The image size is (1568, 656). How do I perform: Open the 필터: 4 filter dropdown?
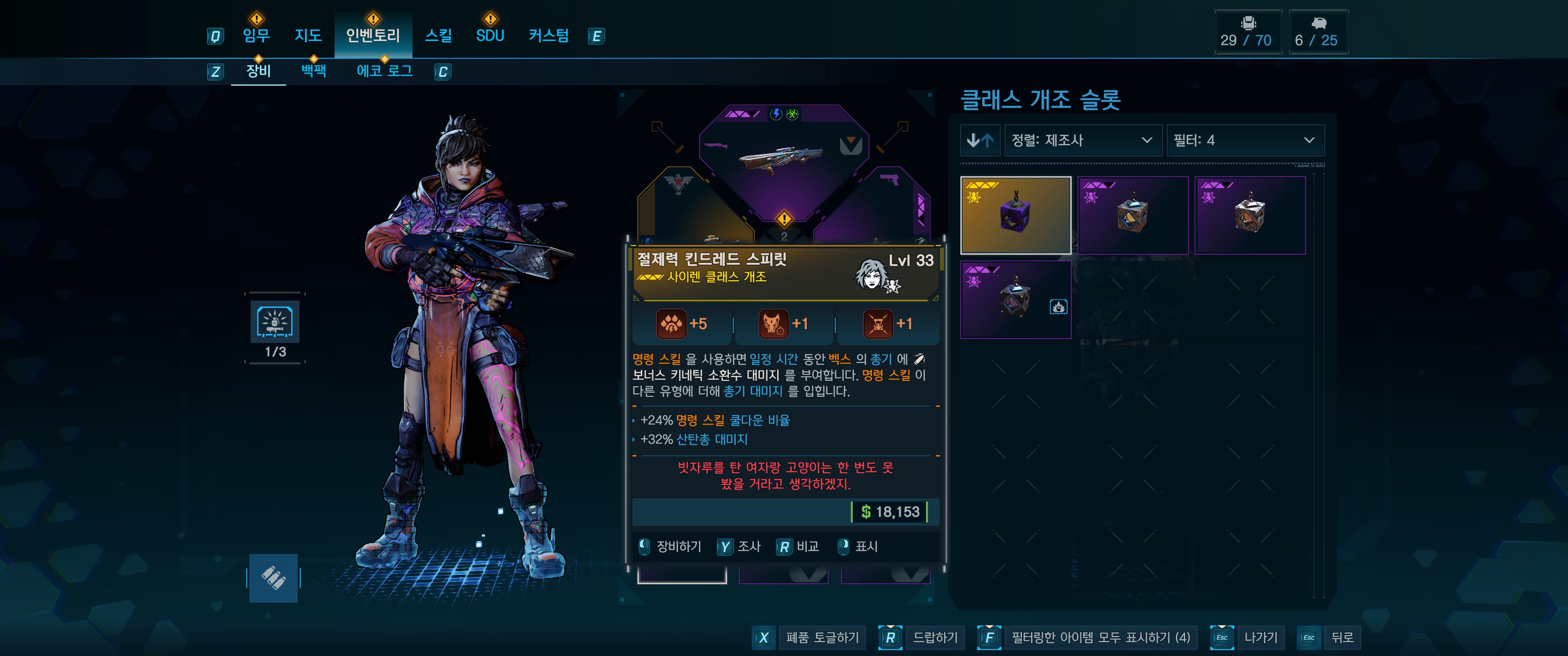coord(1244,141)
